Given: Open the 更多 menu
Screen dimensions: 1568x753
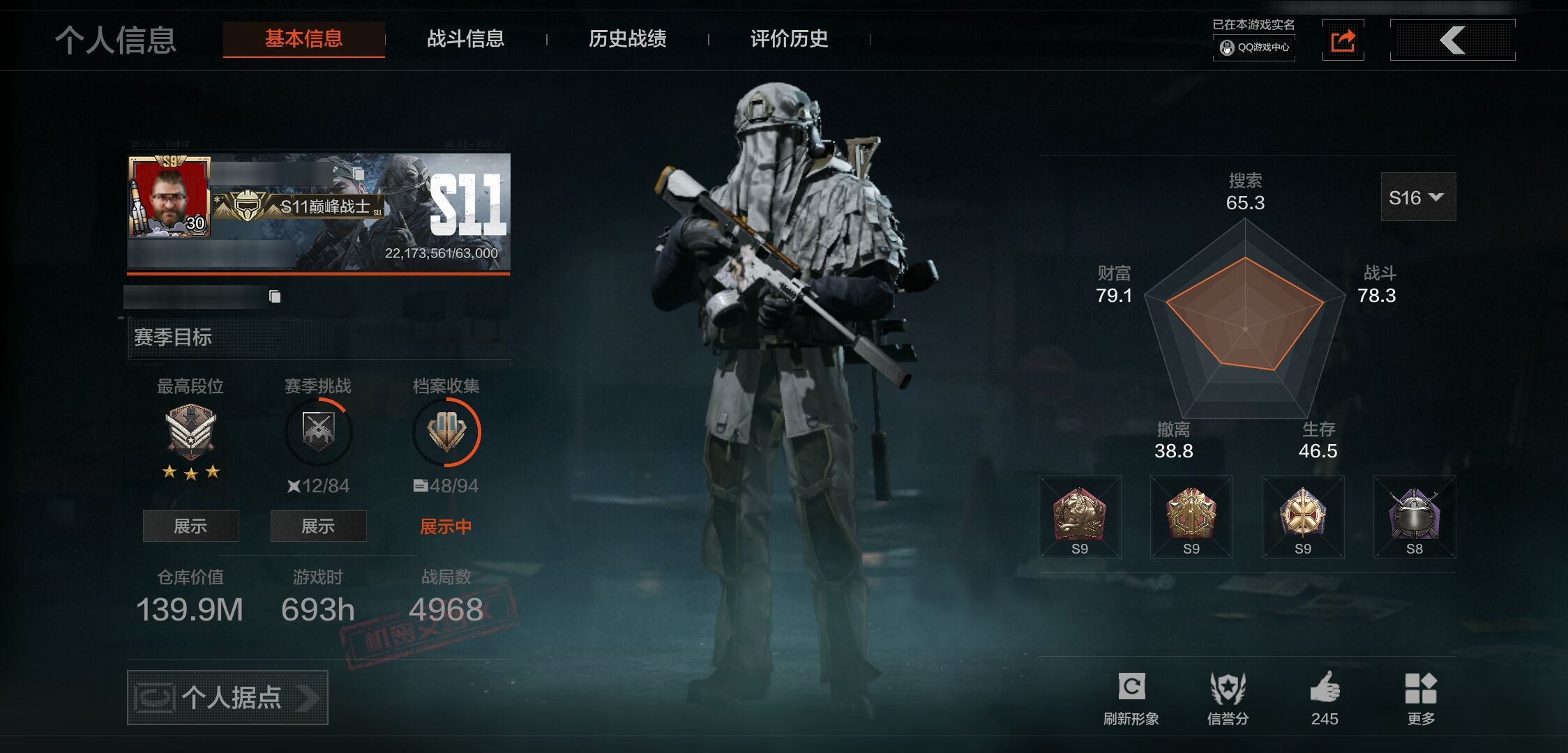Looking at the screenshot, I should [1421, 689].
